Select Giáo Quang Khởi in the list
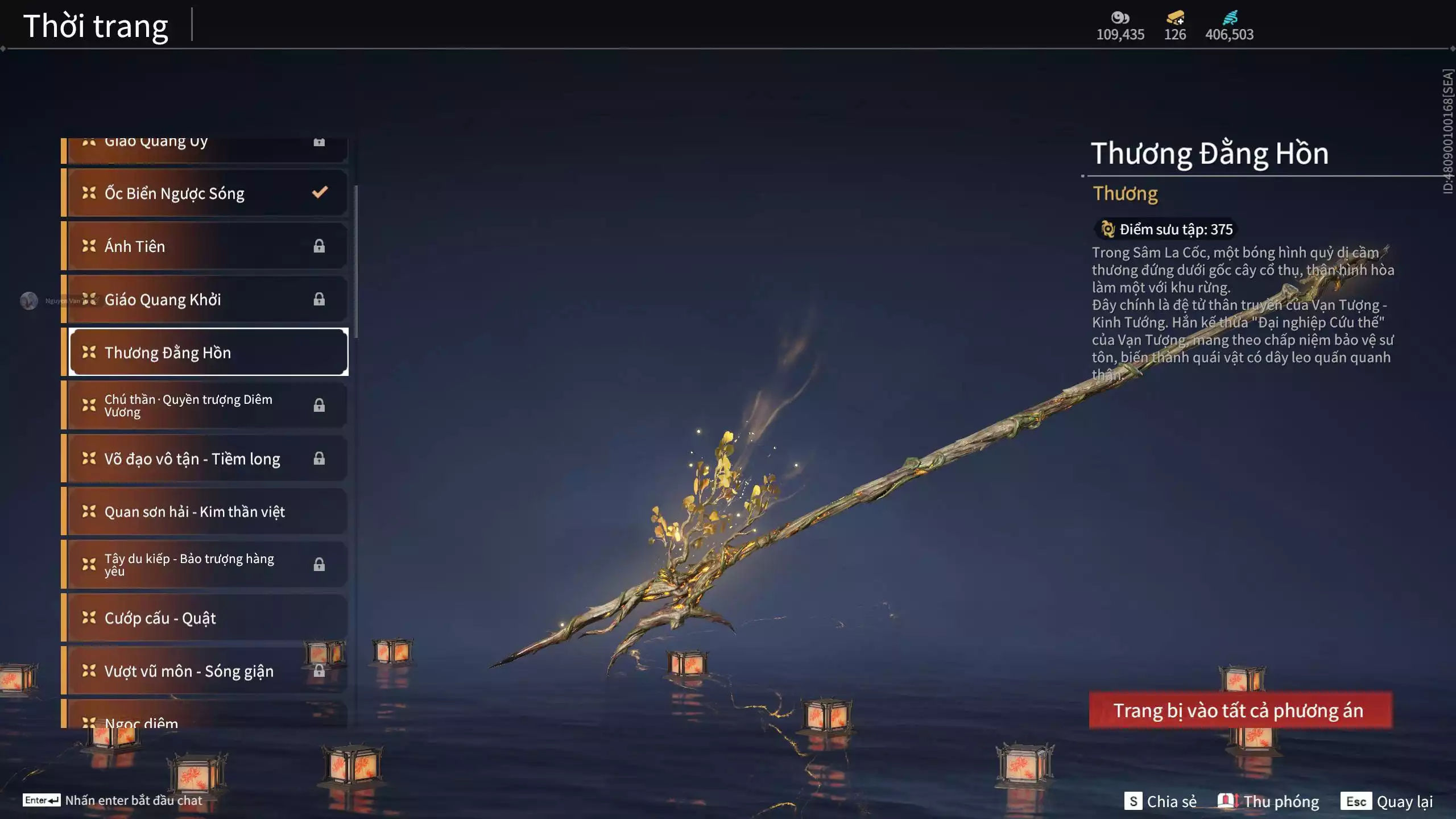This screenshot has height=819, width=1456. pos(205,300)
